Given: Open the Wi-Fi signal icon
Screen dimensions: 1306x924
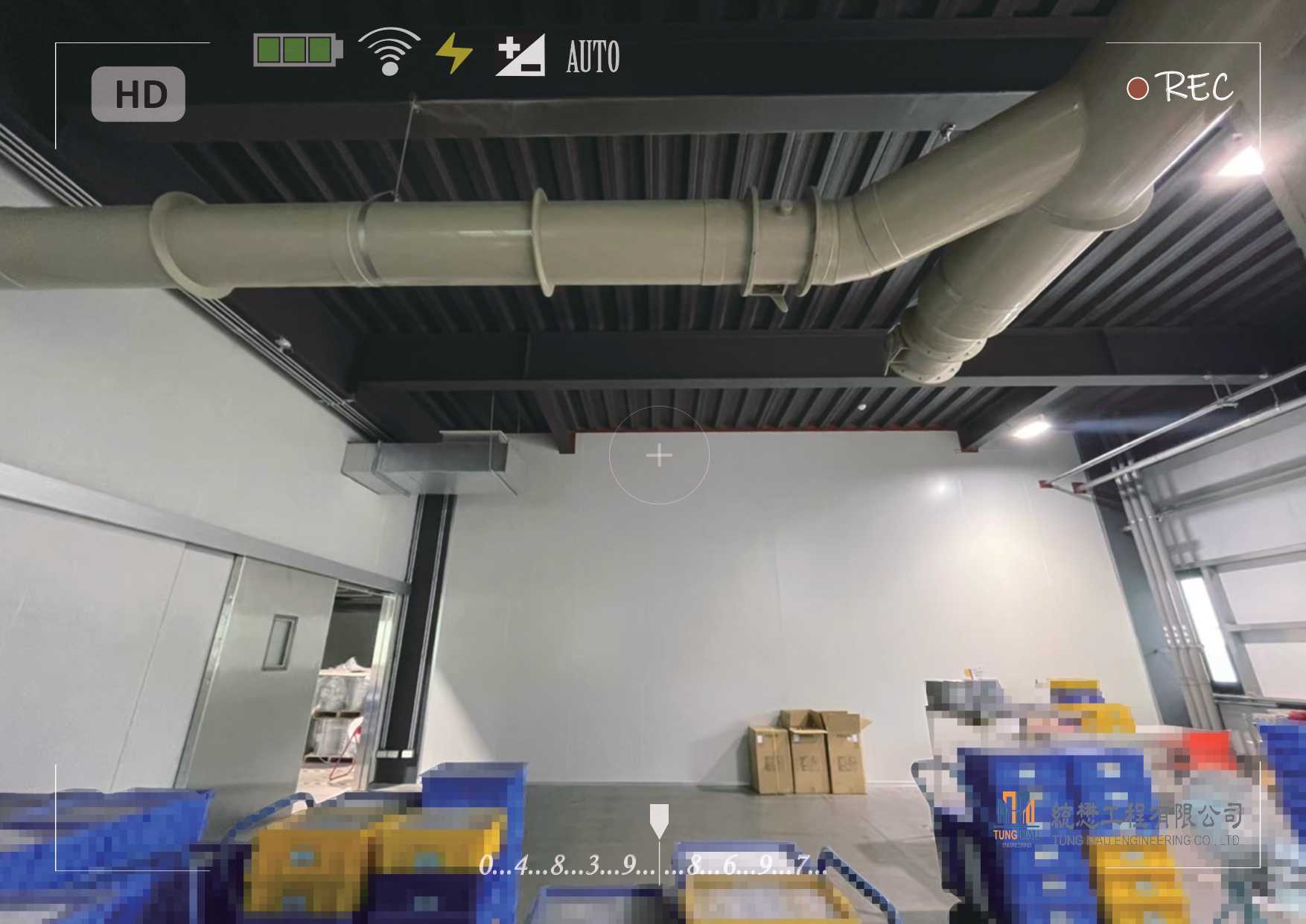Looking at the screenshot, I should click(389, 51).
